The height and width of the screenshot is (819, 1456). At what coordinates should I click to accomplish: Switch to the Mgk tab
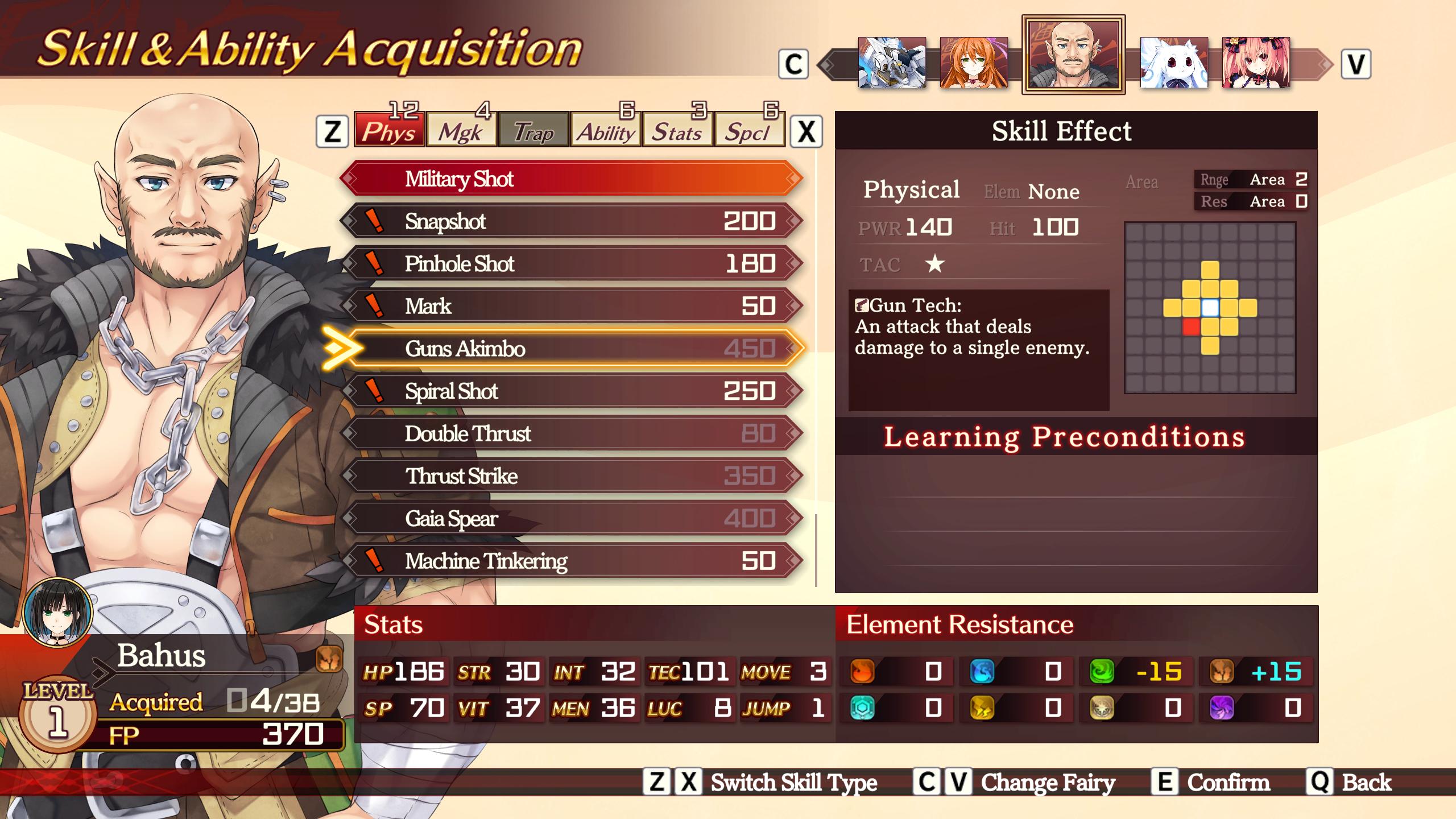(x=461, y=131)
